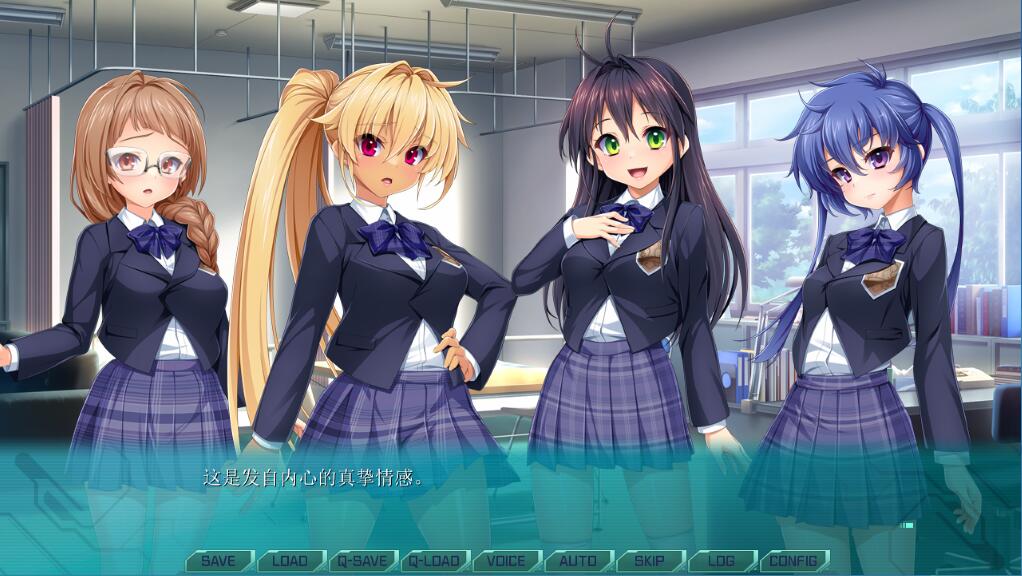Activate the Q-LOAD button
Viewport: 1022px width, 576px height.
(435, 561)
